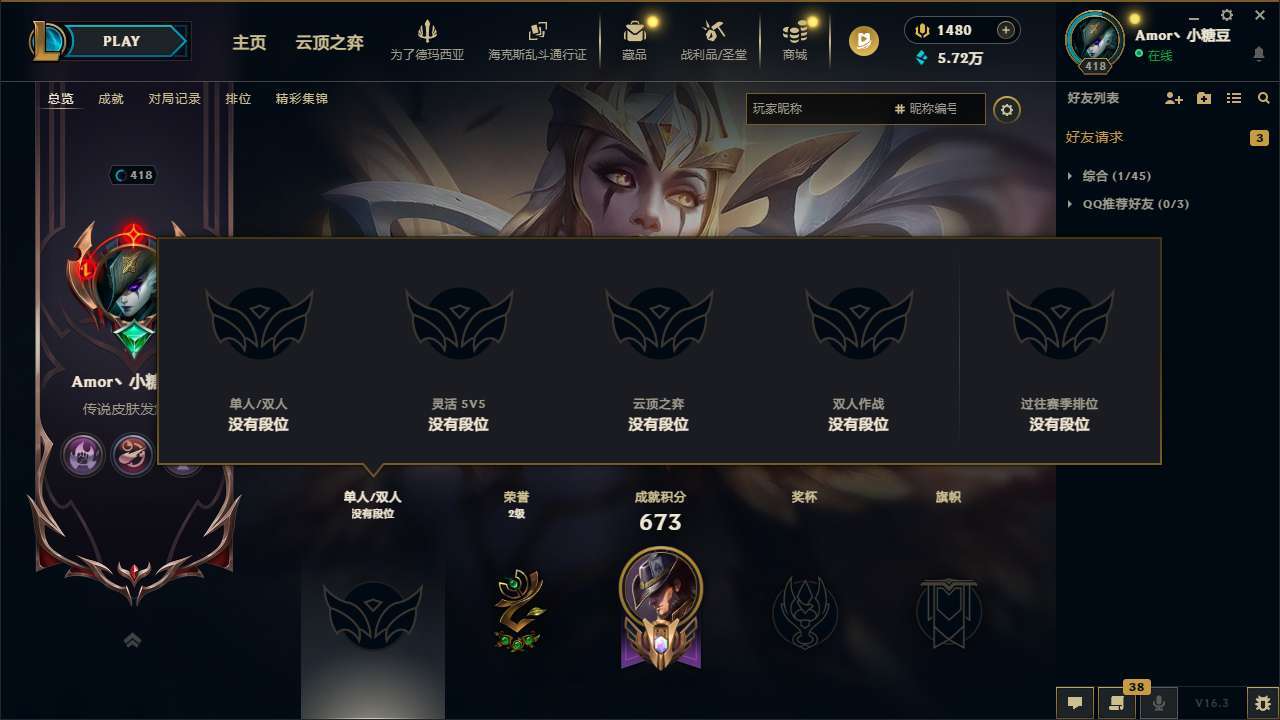
Task: Toggle the voice microphone mute
Action: (x=1160, y=703)
